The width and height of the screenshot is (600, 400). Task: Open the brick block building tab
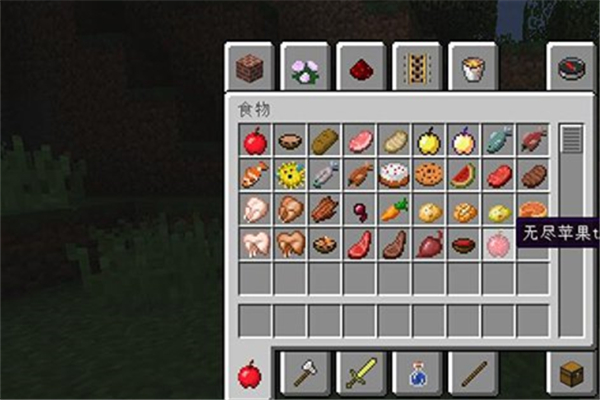tap(249, 69)
